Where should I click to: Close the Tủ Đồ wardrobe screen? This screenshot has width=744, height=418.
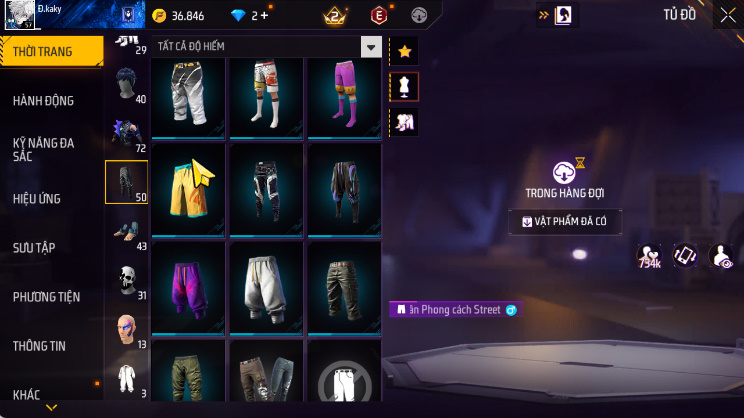[727, 15]
